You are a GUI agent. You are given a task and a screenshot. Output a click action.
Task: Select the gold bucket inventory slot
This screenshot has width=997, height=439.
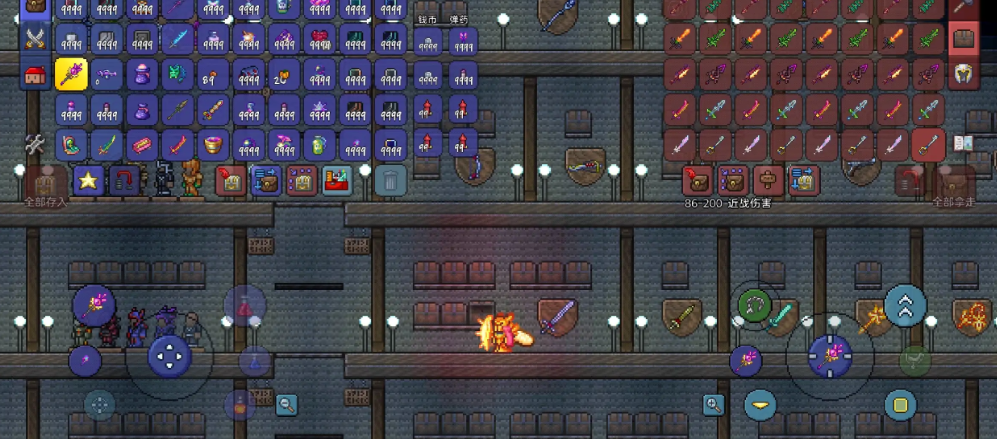tap(213, 144)
